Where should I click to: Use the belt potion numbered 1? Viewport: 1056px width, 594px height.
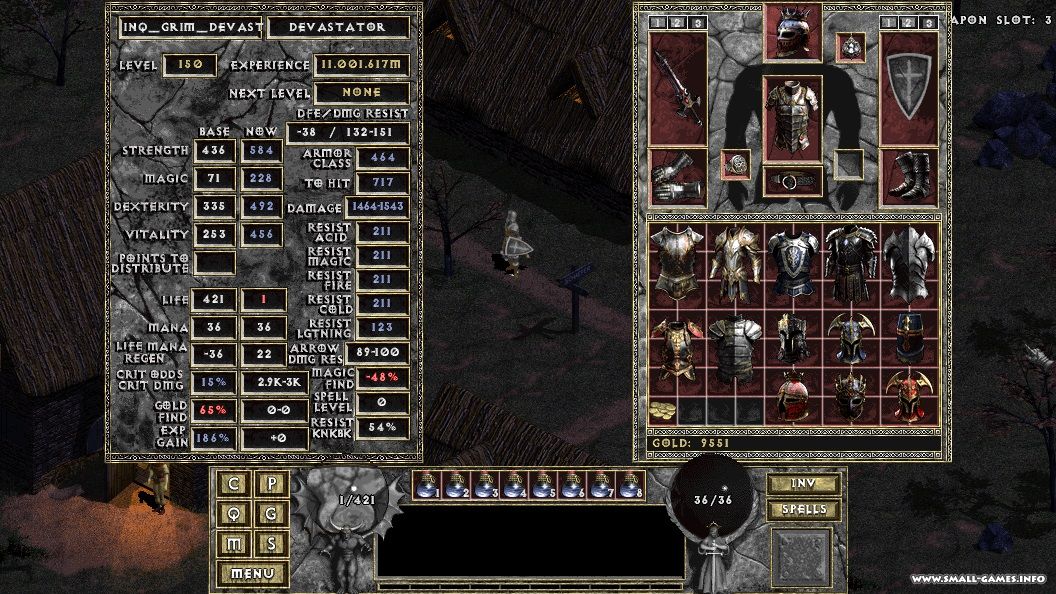[427, 485]
